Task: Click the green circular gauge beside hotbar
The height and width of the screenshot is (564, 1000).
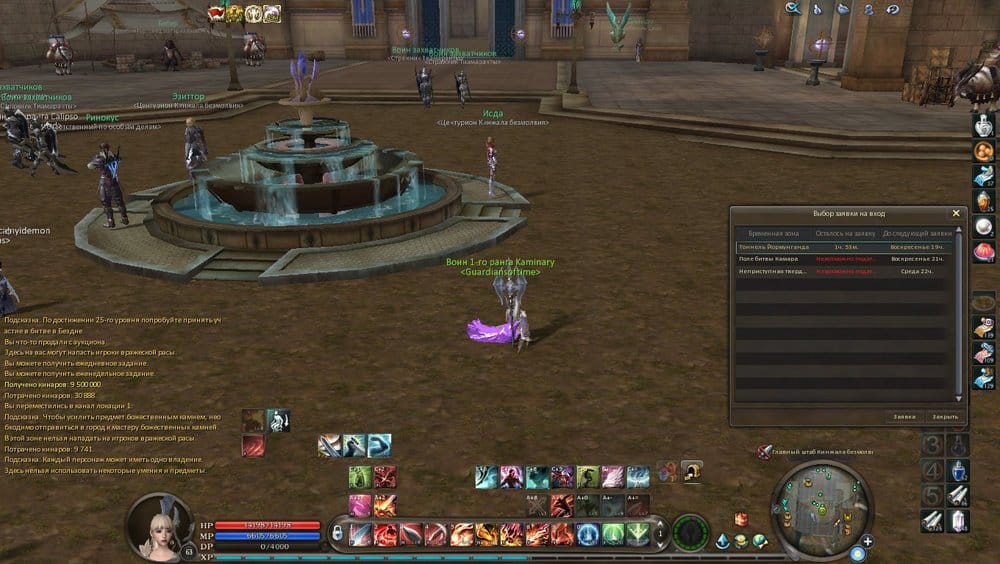Action: [x=690, y=533]
